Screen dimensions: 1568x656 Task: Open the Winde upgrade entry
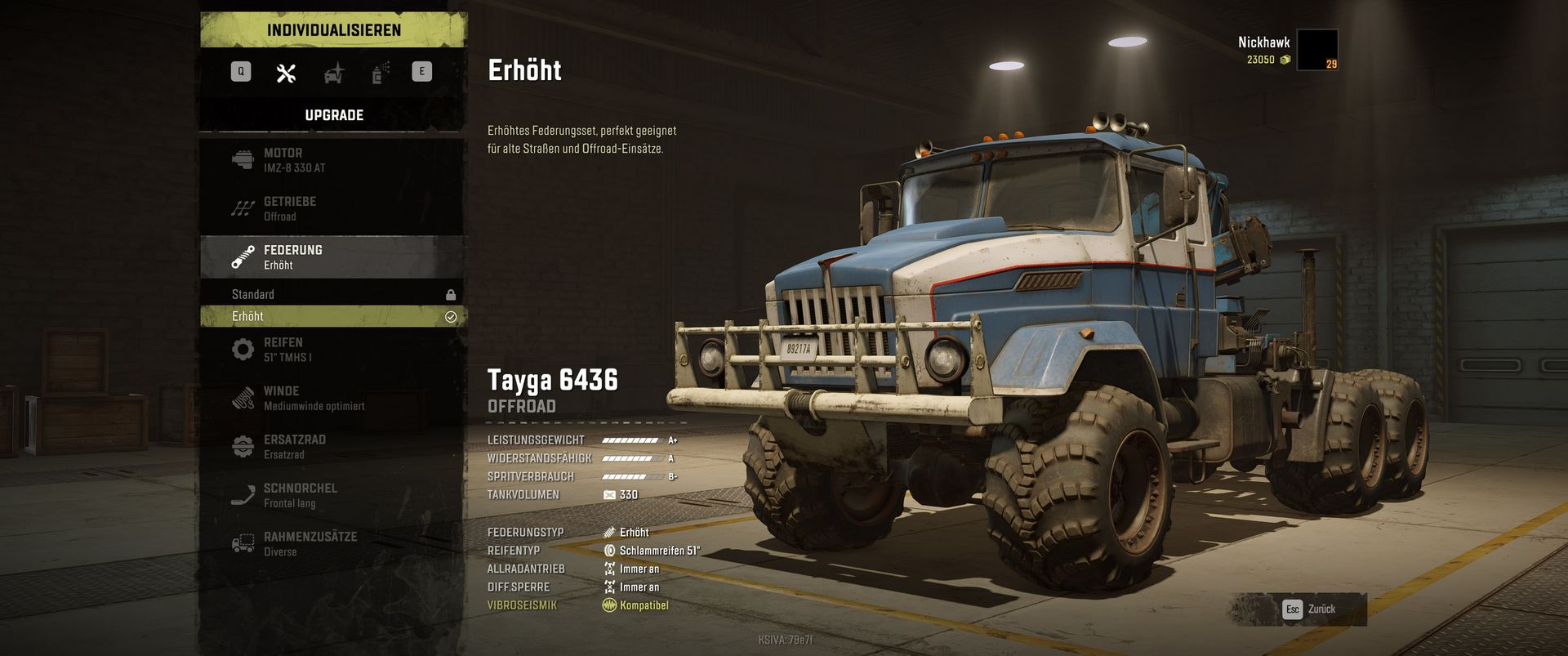[x=333, y=398]
